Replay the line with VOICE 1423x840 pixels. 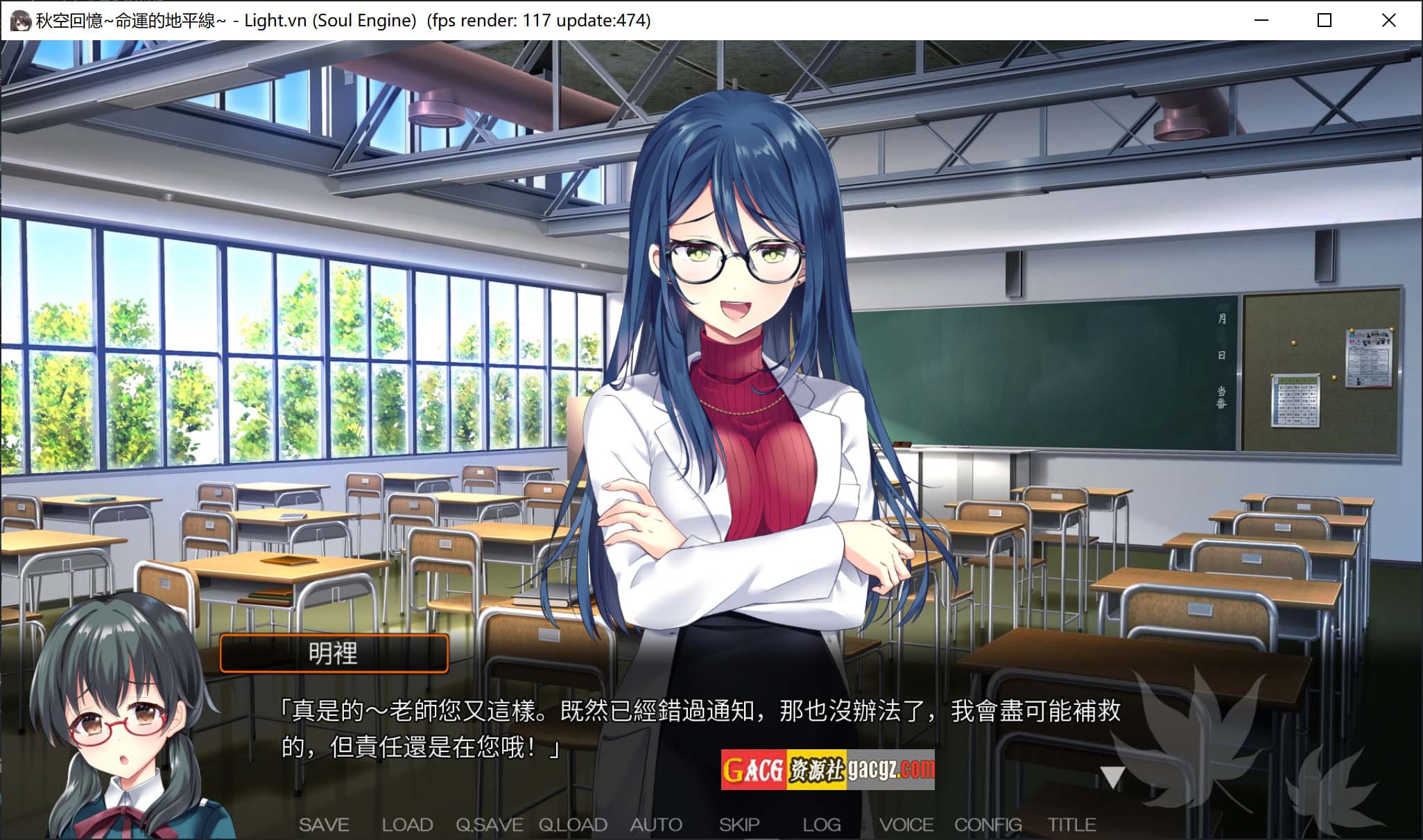point(906,825)
